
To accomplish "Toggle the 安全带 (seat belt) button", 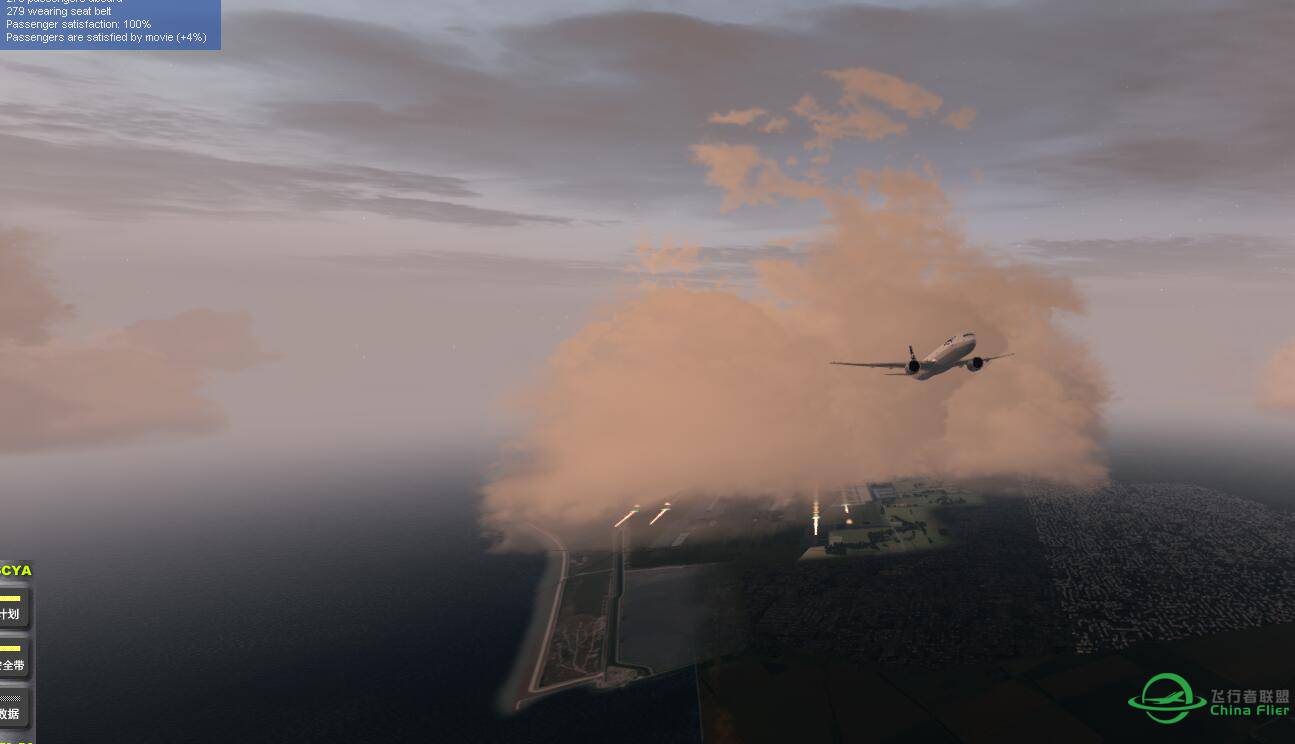I will pos(12,660).
